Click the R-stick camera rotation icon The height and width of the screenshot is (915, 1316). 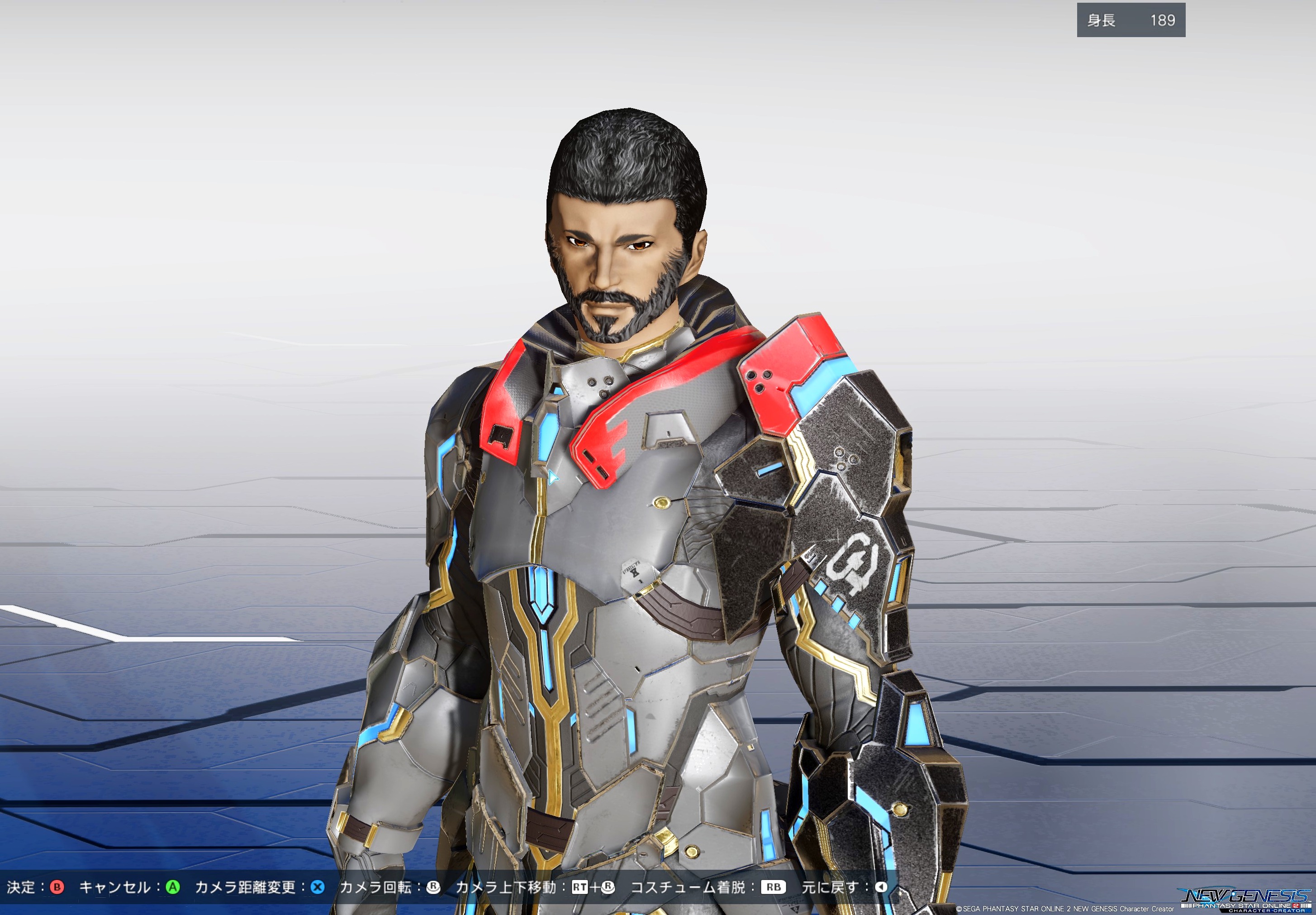434,887
